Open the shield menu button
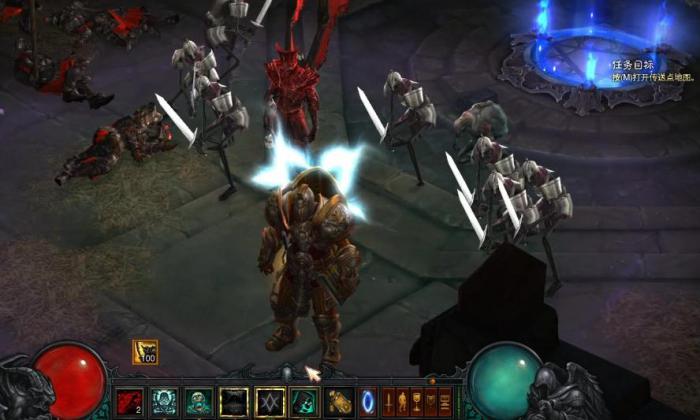This screenshot has height=420, width=700. (x=432, y=400)
